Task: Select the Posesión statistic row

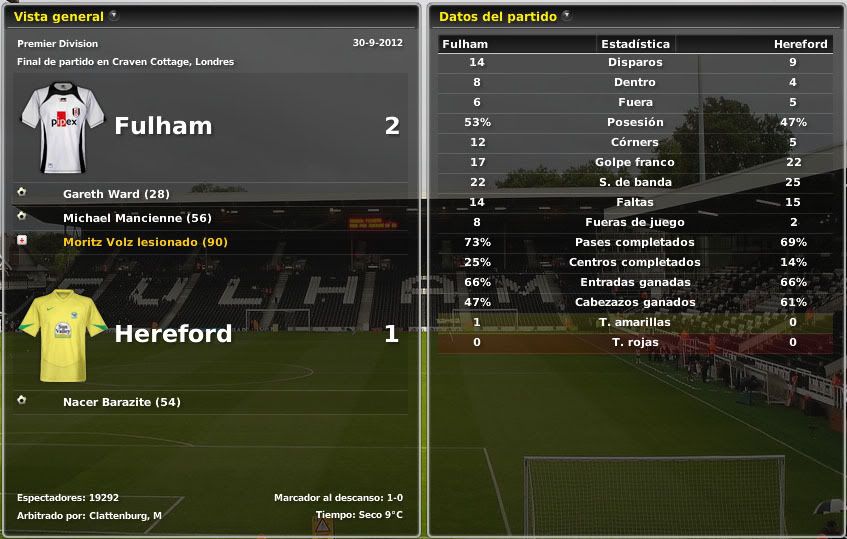Action: click(635, 122)
